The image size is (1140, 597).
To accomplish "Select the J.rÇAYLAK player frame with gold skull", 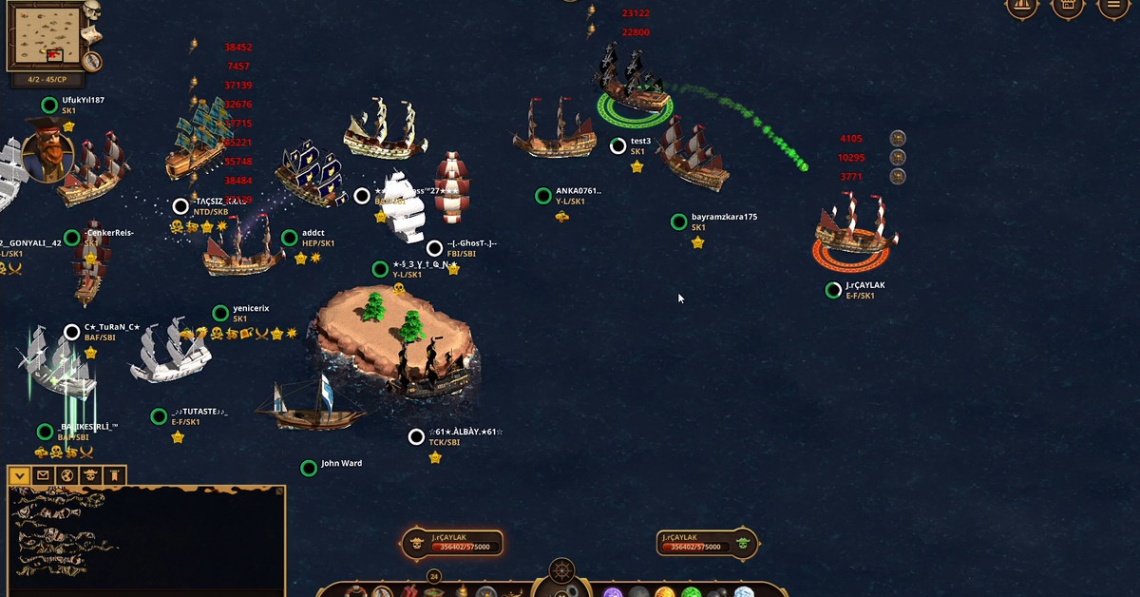I will click(x=452, y=543).
